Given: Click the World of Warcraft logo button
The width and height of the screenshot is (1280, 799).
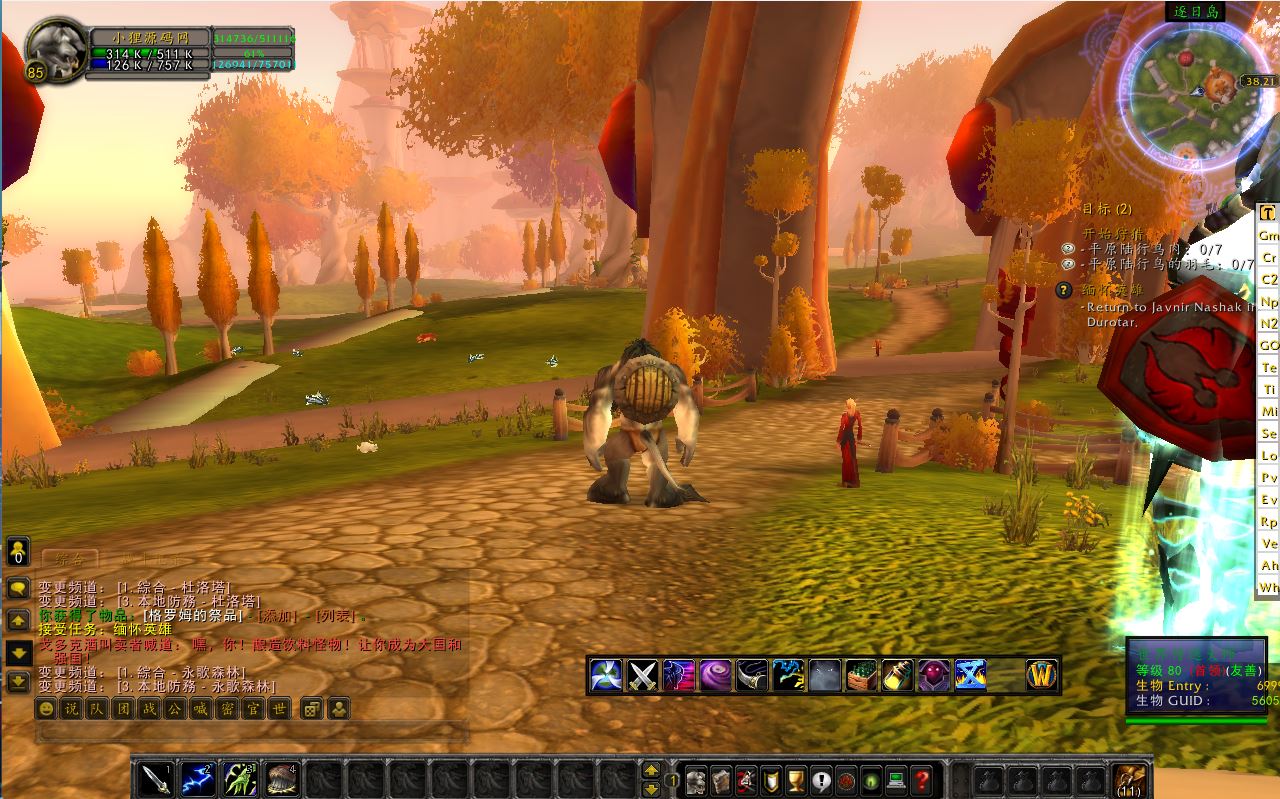Looking at the screenshot, I should (x=1042, y=675).
